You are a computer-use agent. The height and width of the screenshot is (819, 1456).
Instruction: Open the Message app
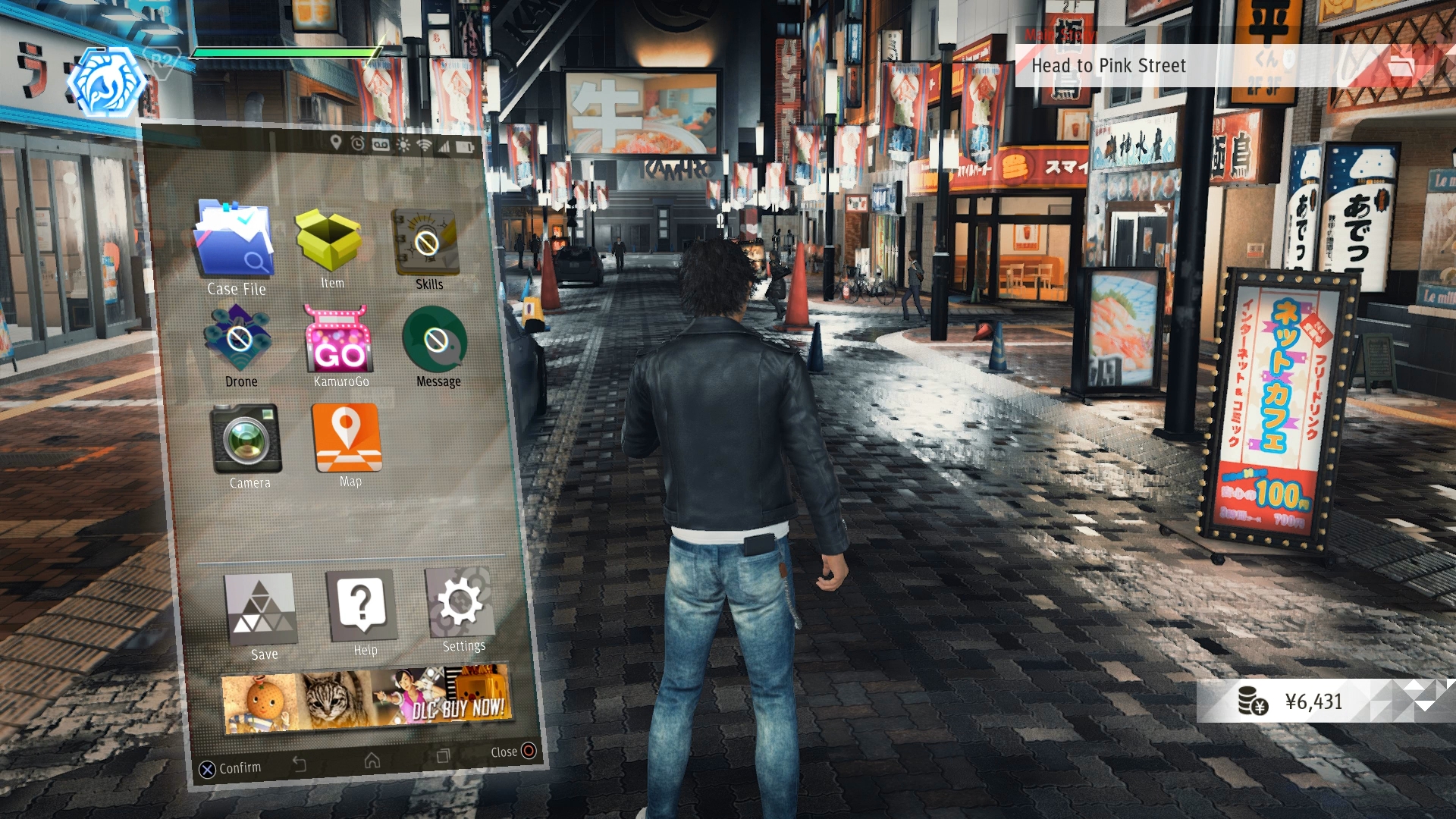point(435,340)
